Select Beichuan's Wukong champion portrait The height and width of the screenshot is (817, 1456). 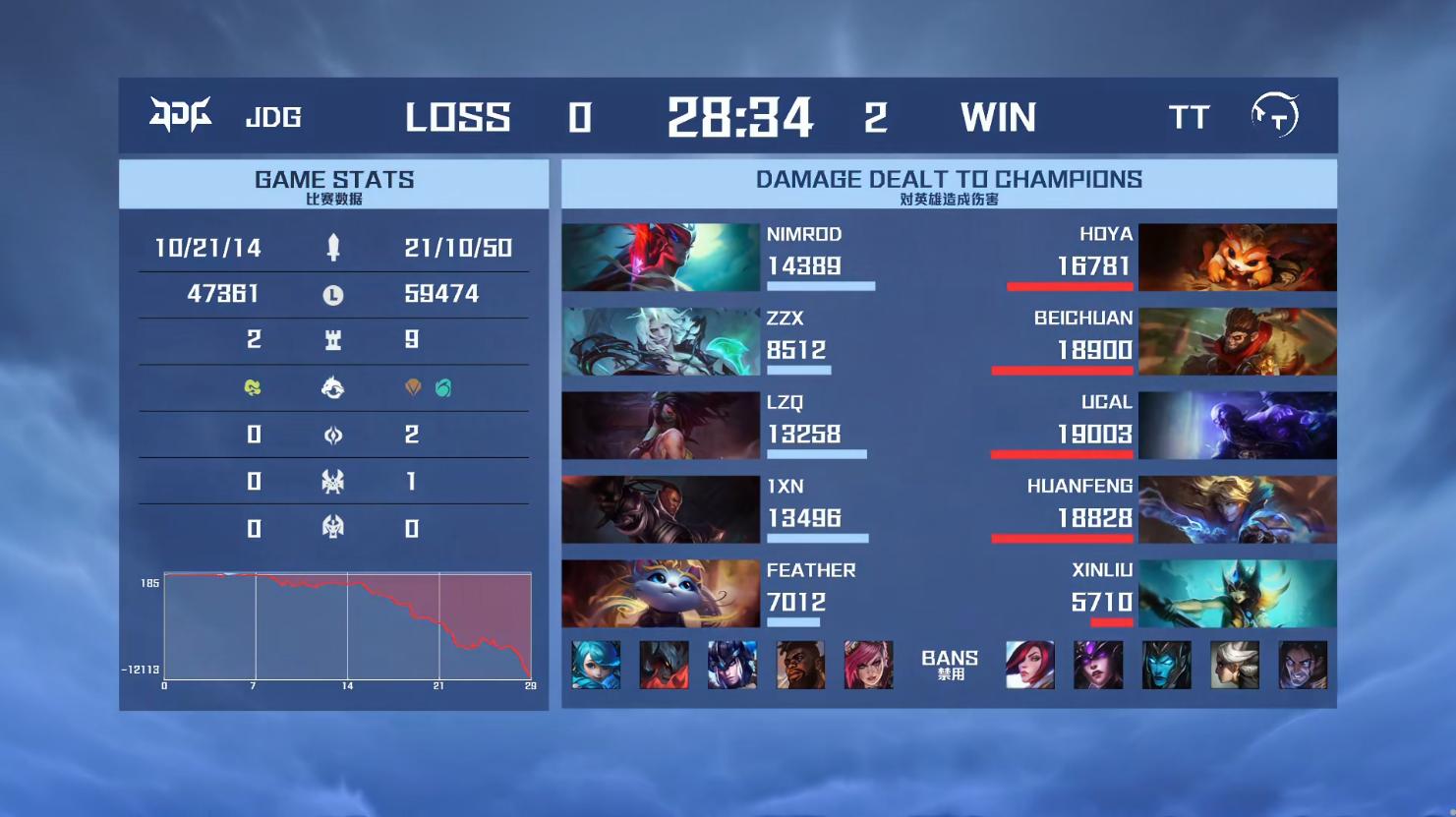(x=1237, y=341)
